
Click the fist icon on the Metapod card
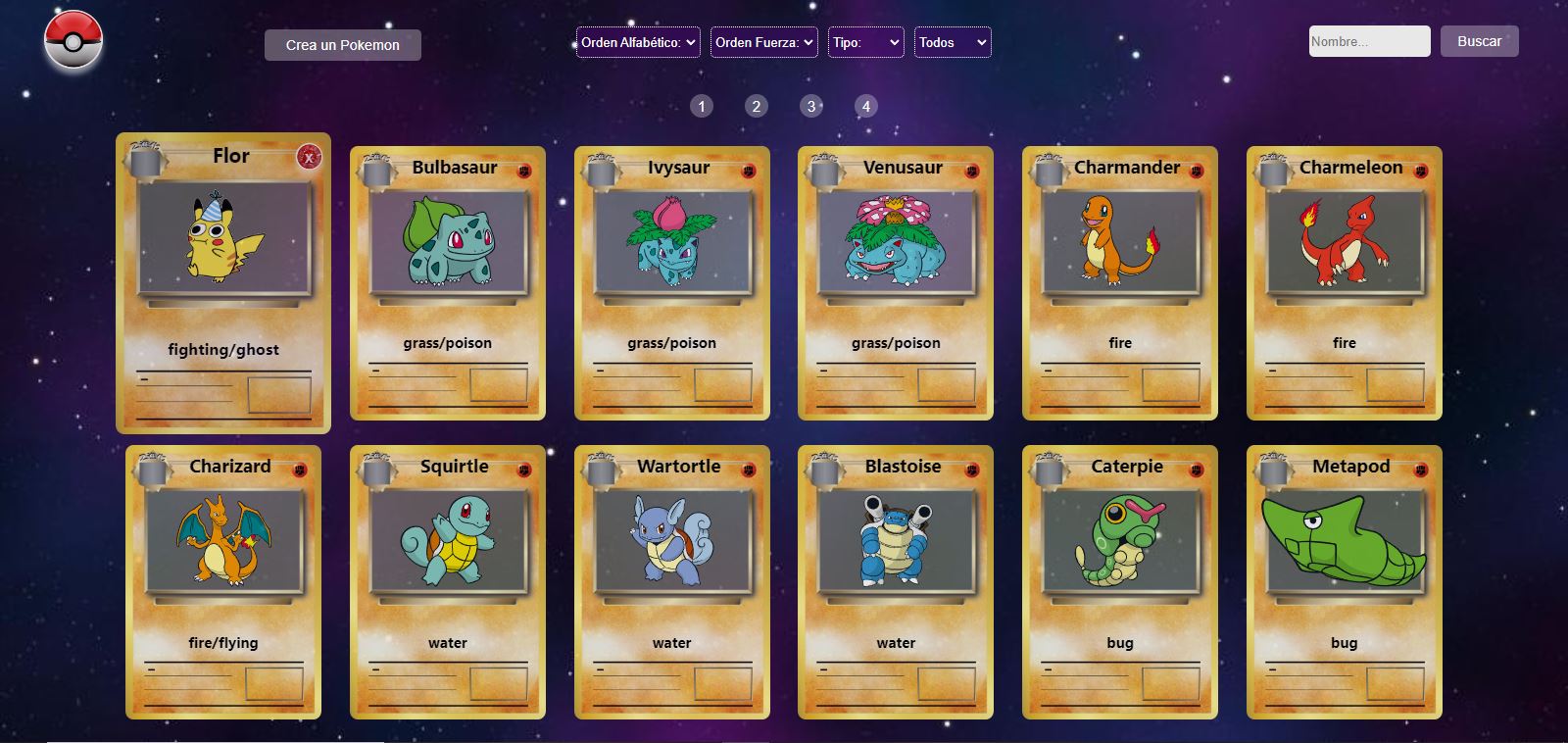[1423, 468]
